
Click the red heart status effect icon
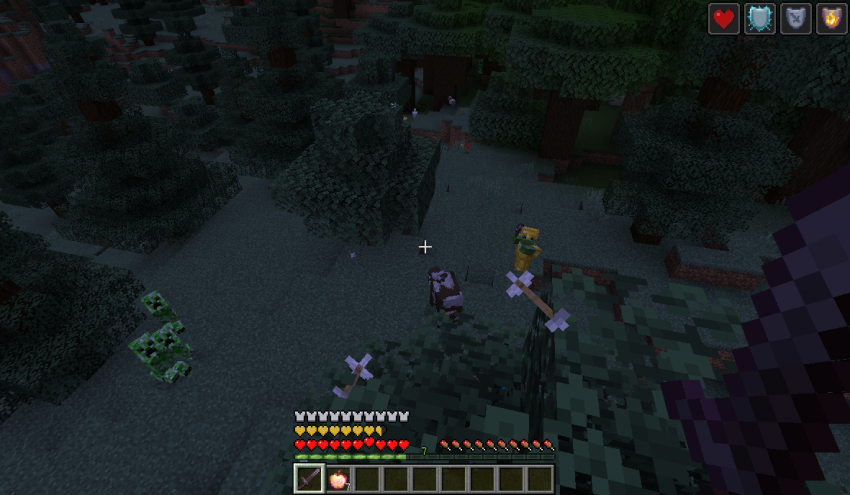pyautogui.click(x=724, y=19)
